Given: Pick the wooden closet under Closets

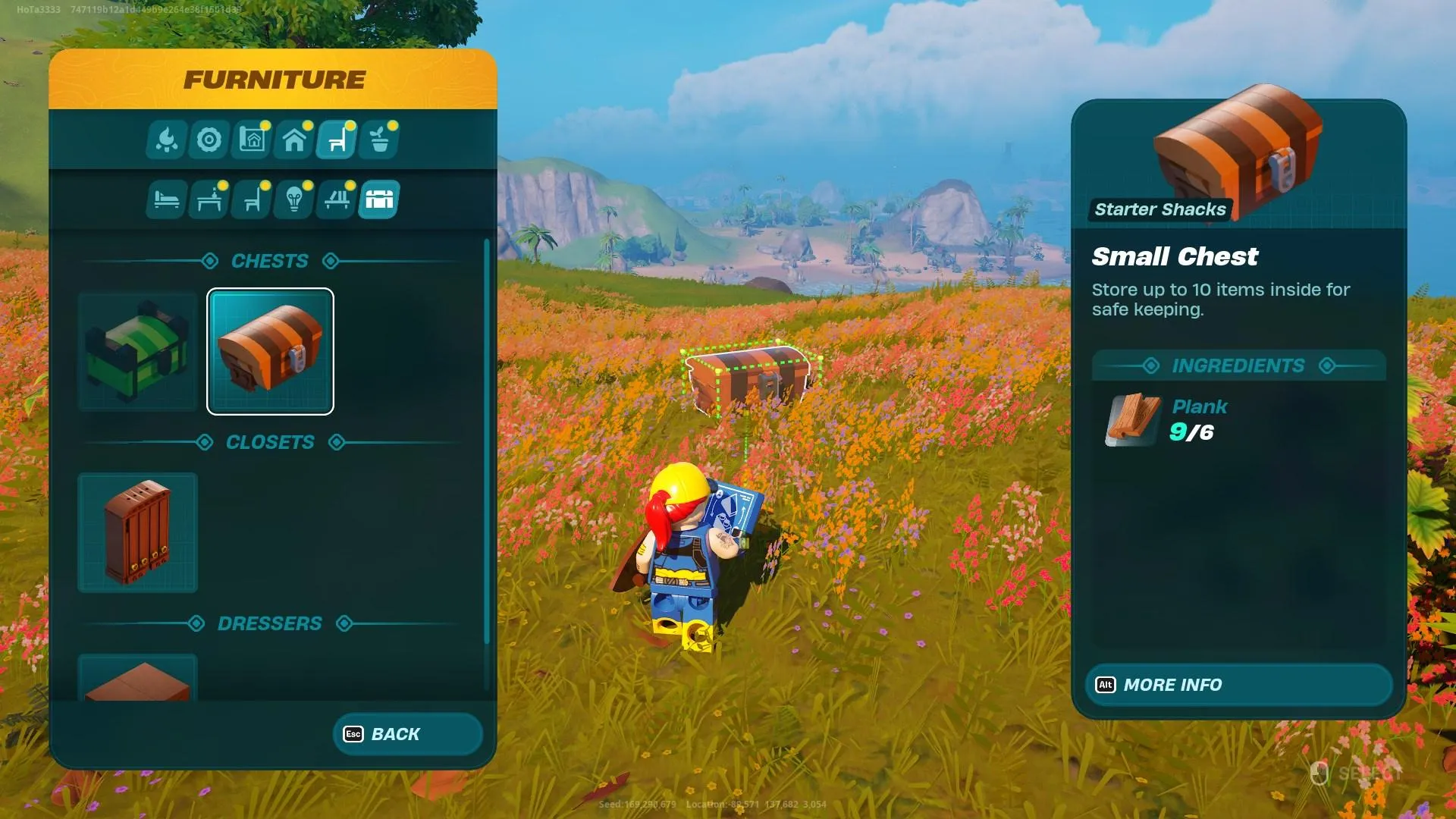Looking at the screenshot, I should (137, 532).
